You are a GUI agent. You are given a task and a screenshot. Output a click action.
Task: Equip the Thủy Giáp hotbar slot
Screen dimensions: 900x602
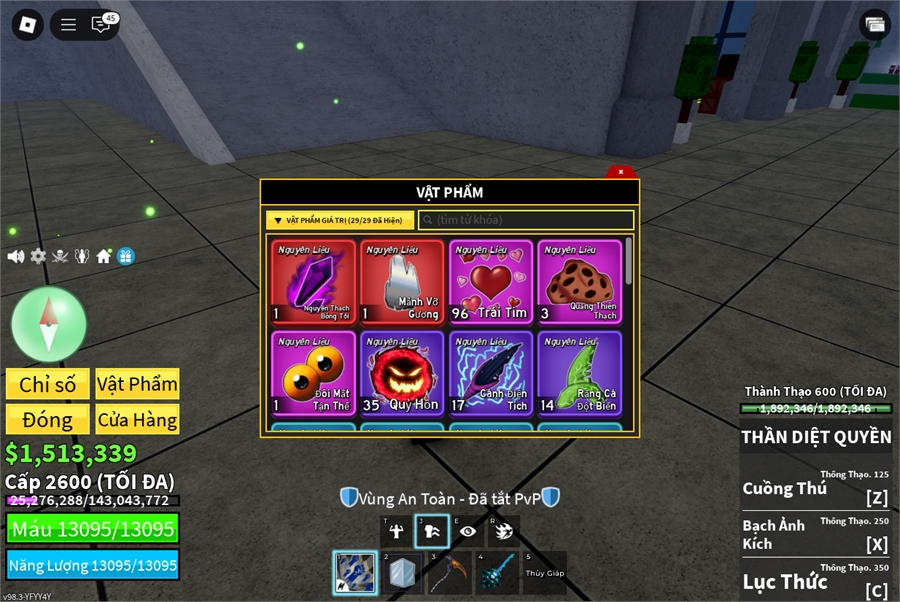544,572
